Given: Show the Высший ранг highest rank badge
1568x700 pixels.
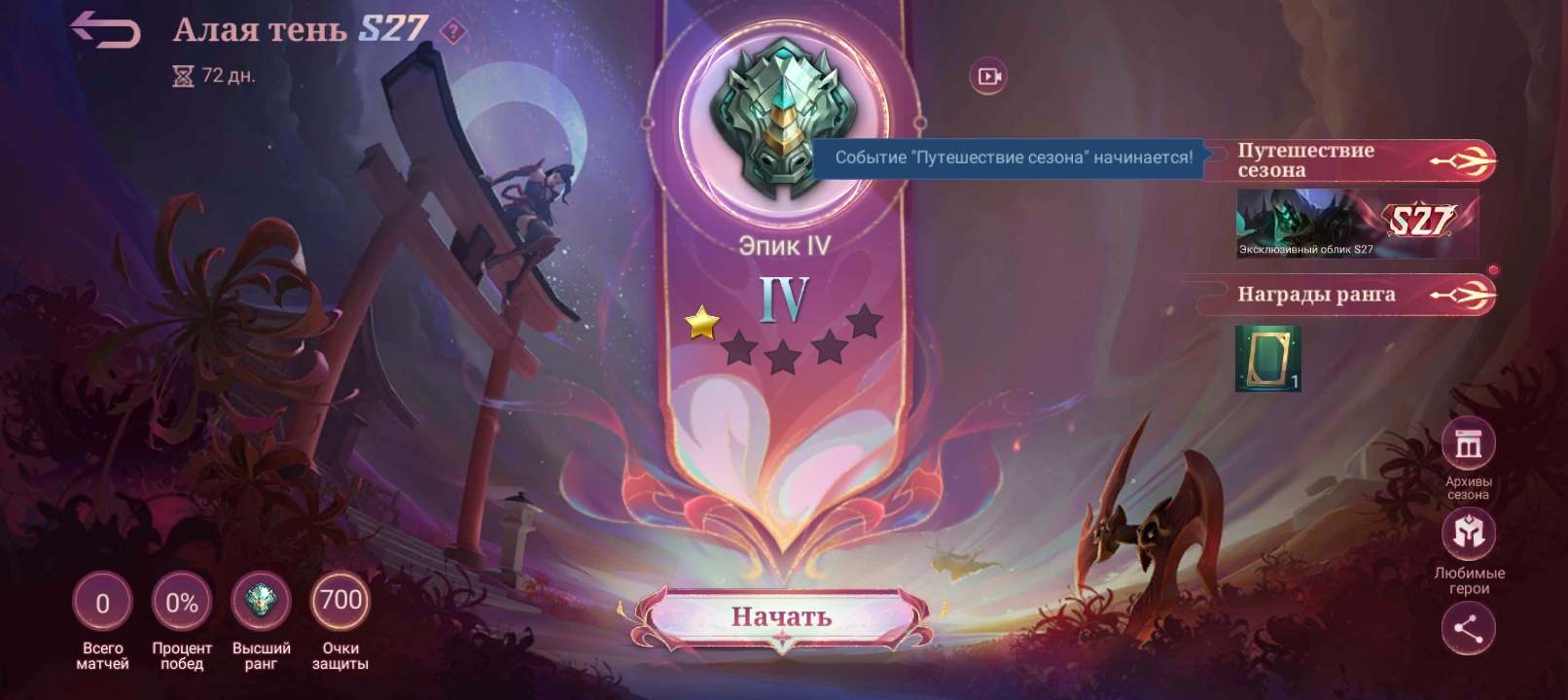Looking at the screenshot, I should pos(261,602).
